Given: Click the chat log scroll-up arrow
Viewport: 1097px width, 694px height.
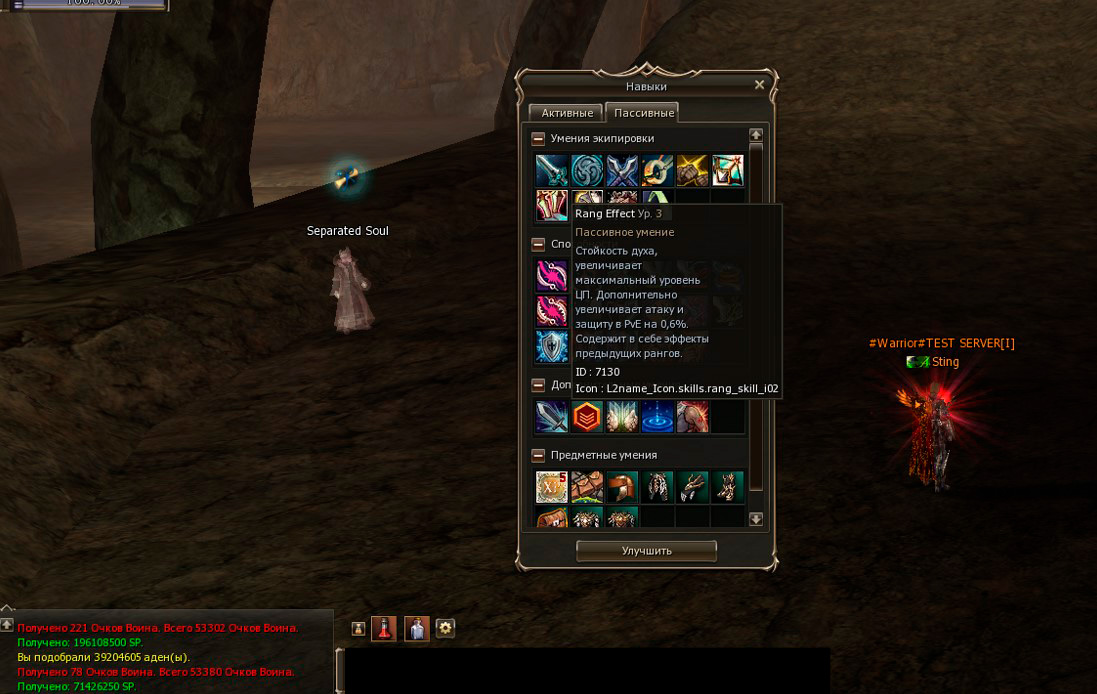Looking at the screenshot, I should (x=7, y=625).
